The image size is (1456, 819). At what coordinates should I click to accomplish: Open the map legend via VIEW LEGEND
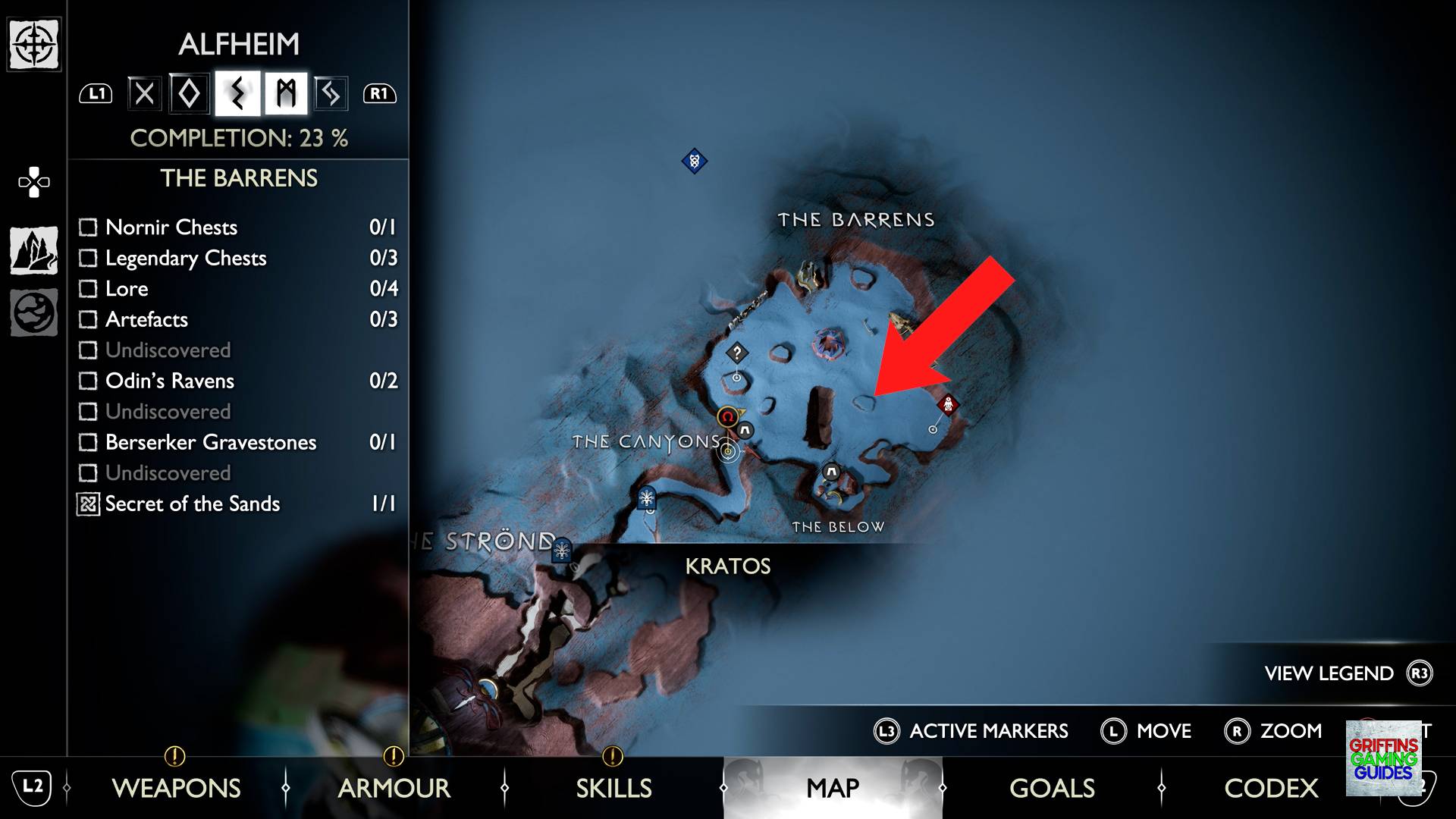pyautogui.click(x=1327, y=673)
